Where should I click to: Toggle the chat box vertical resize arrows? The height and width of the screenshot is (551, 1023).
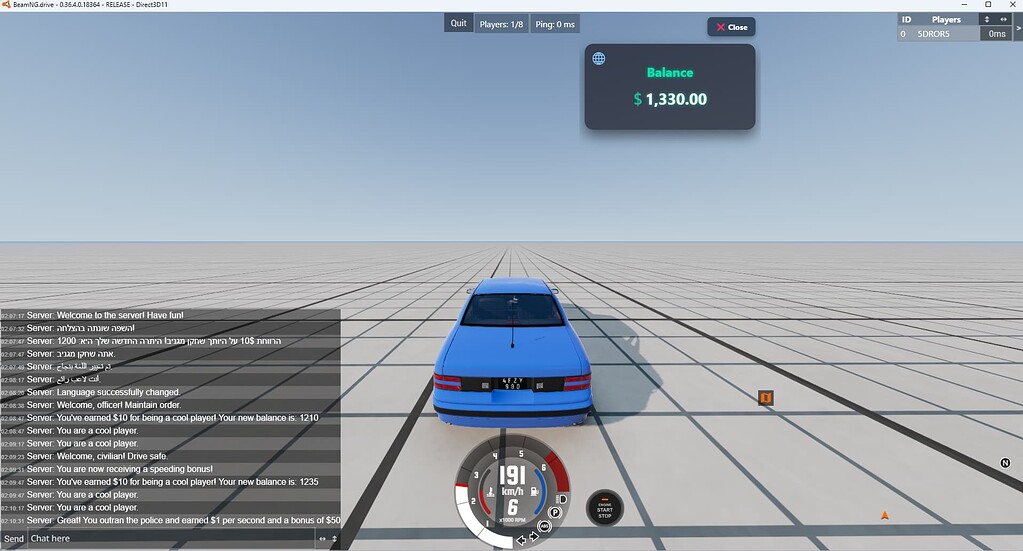[335, 539]
